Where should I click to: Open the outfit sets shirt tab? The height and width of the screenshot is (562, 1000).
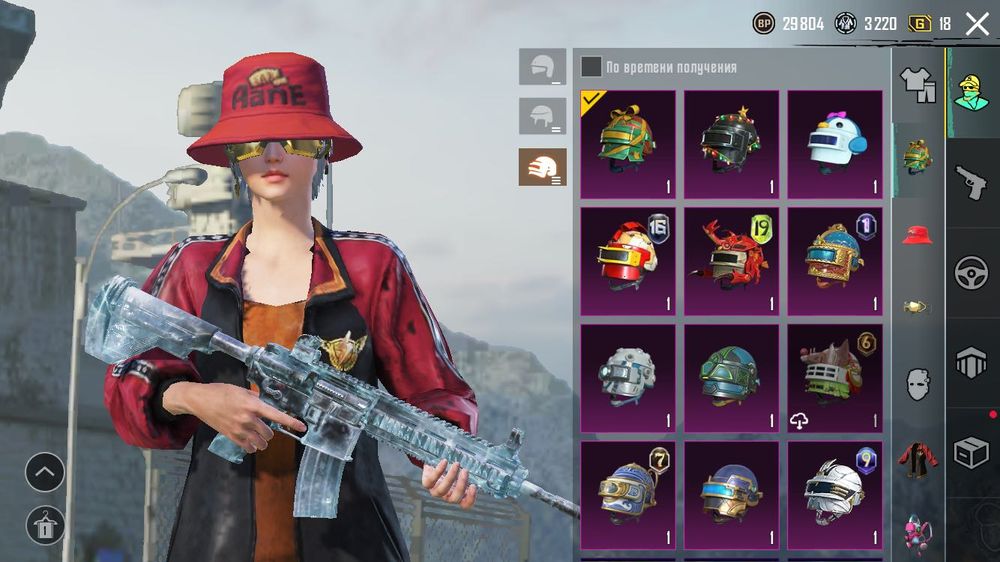click(917, 84)
